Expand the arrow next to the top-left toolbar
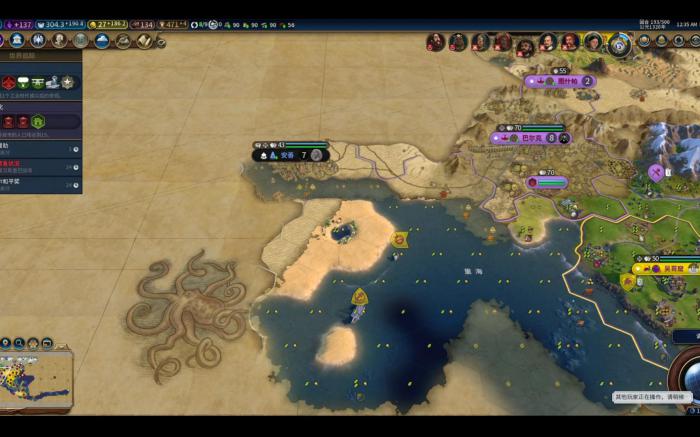 161,42
